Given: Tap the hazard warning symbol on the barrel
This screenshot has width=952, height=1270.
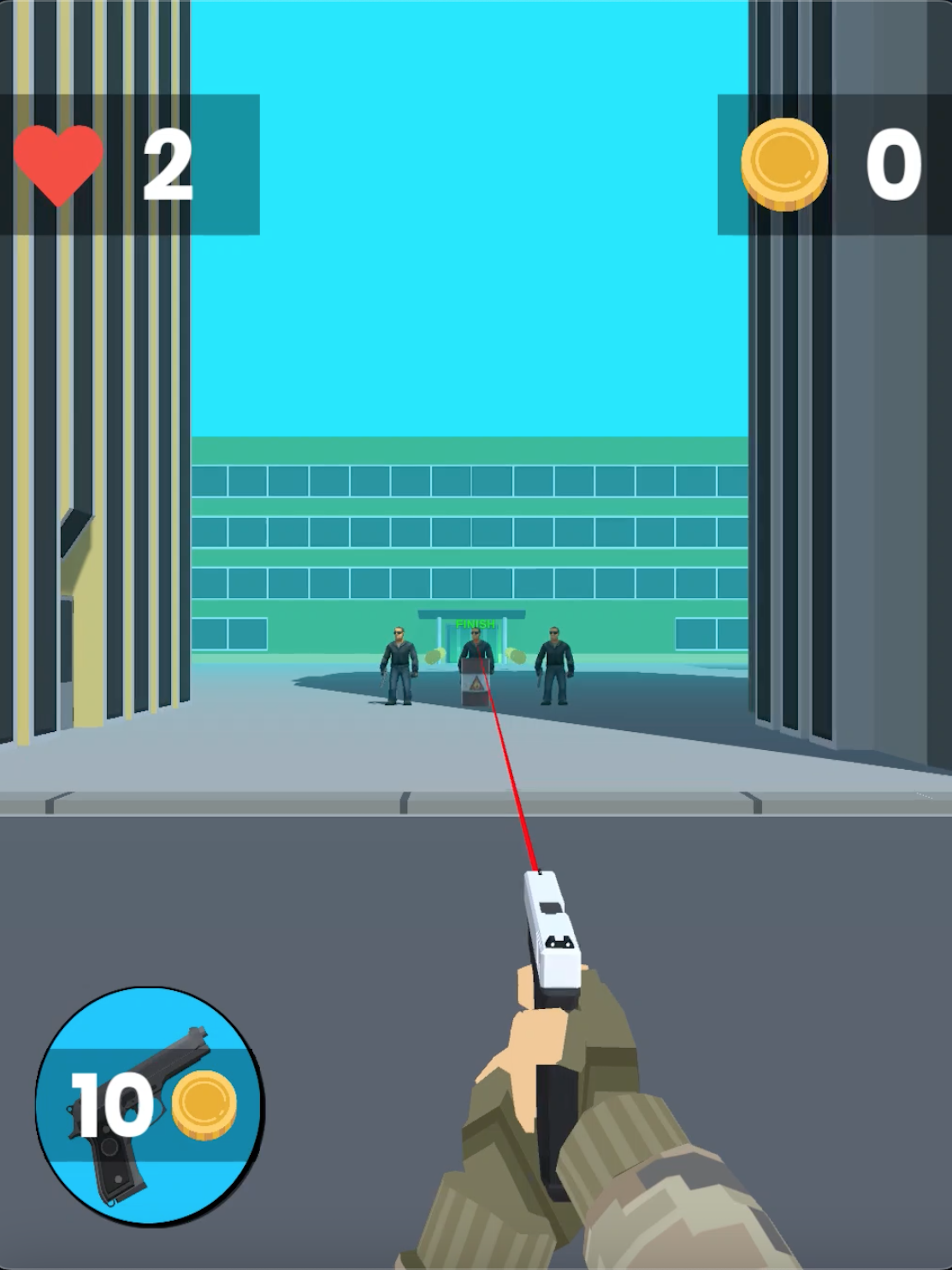Looking at the screenshot, I should tap(477, 684).
